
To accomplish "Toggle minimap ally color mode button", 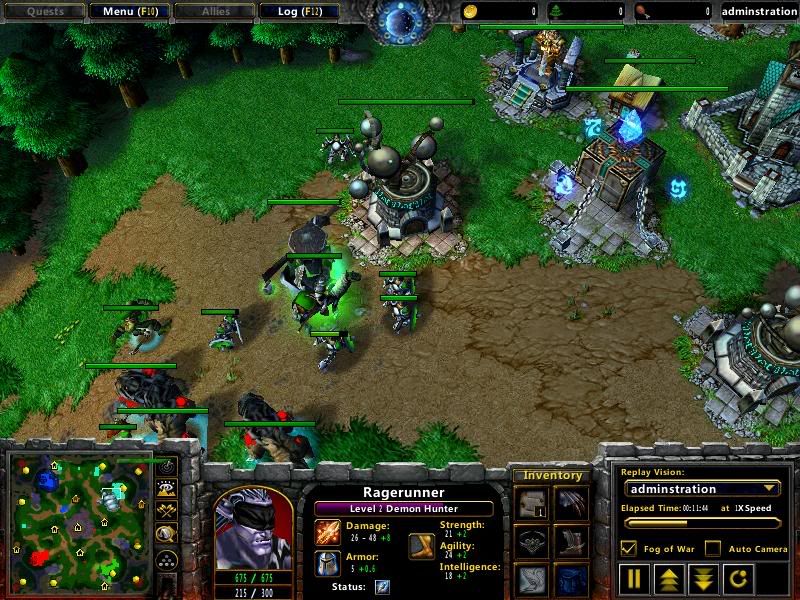I will [167, 512].
